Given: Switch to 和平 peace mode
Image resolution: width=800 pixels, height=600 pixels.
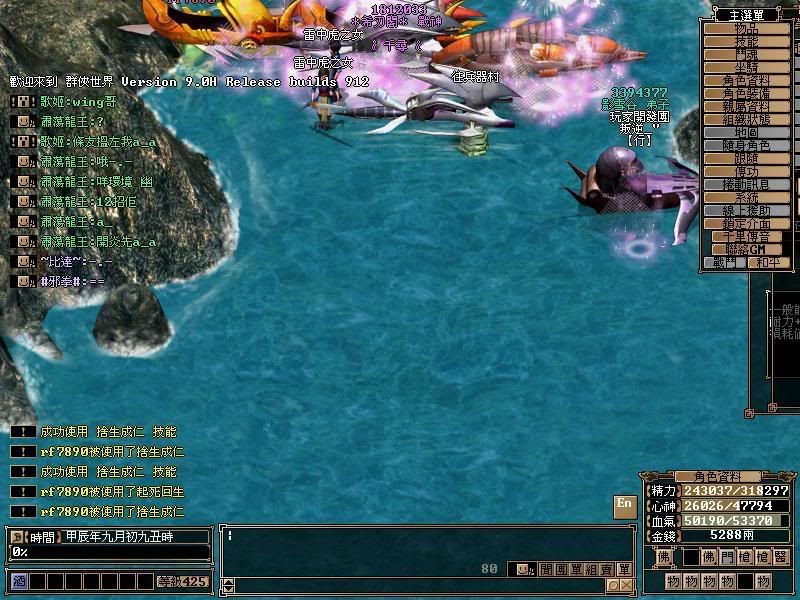Looking at the screenshot, I should tap(767, 263).
